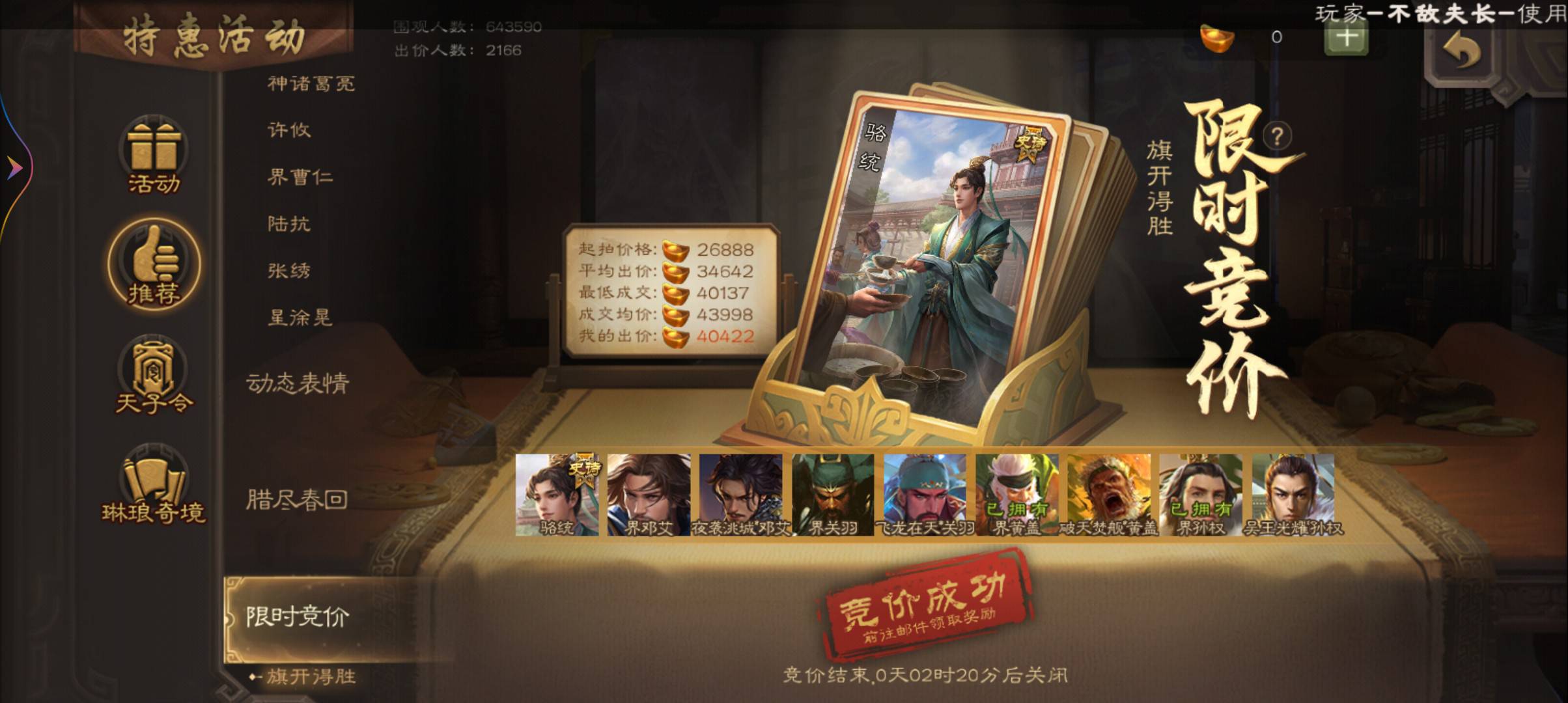Click the plus button to add gold ingots
Image resolution: width=1568 pixels, height=703 pixels.
[1346, 38]
